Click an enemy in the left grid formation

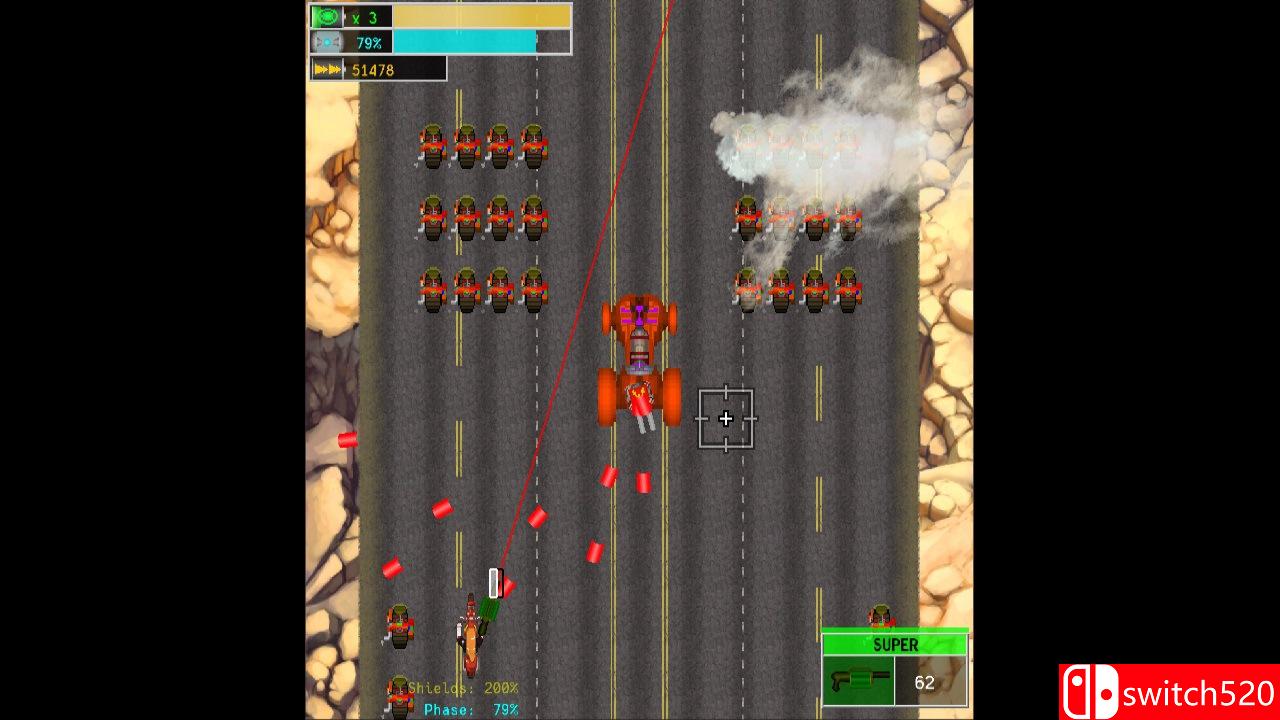pos(466,219)
